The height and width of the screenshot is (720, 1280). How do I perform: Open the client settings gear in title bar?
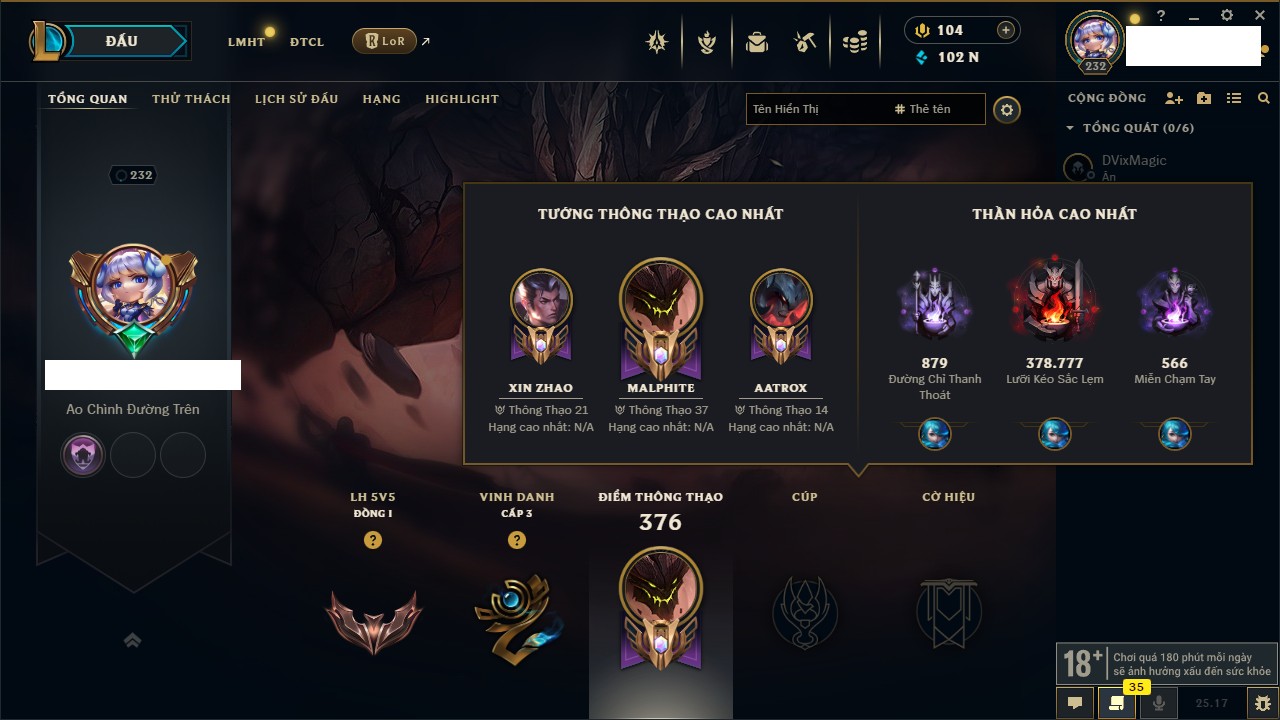point(1227,16)
